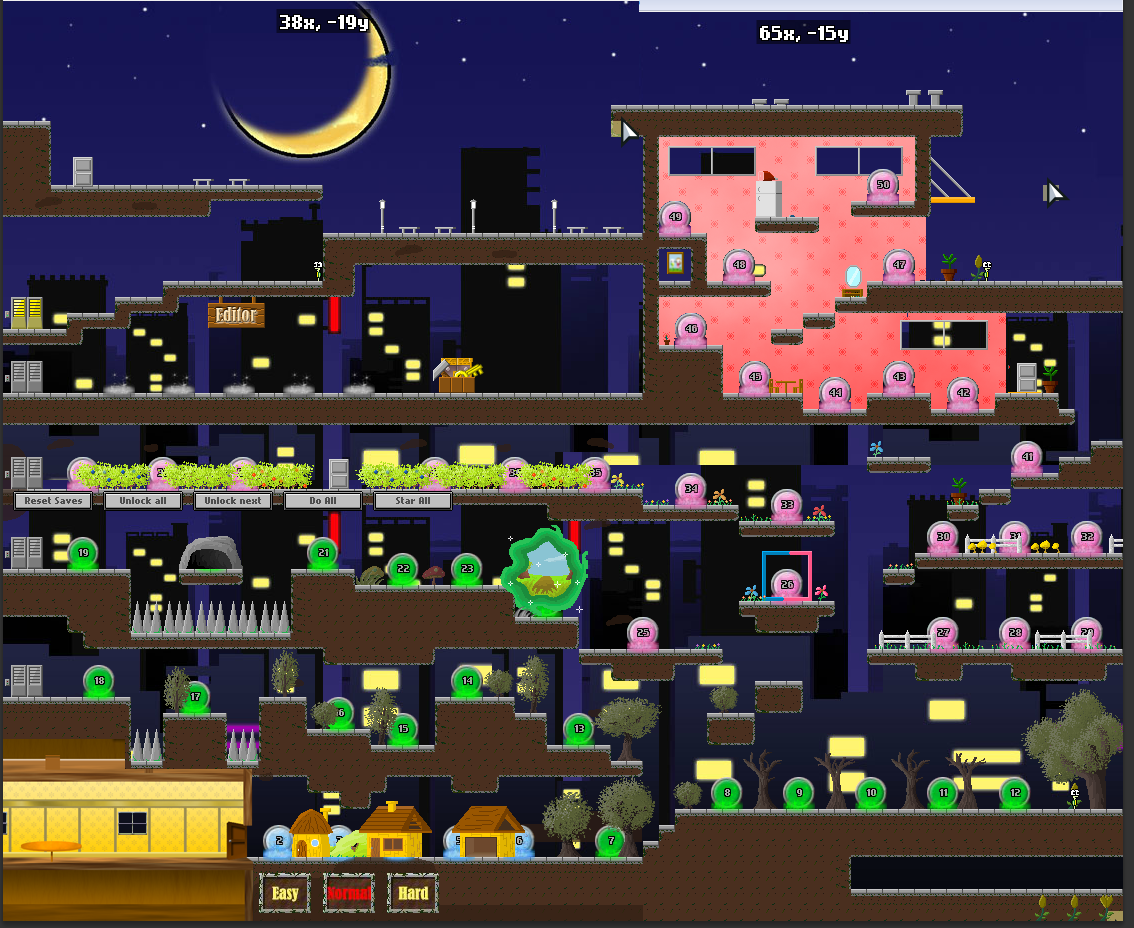Choose the level 18 orb
The image size is (1134, 928).
pos(99,681)
